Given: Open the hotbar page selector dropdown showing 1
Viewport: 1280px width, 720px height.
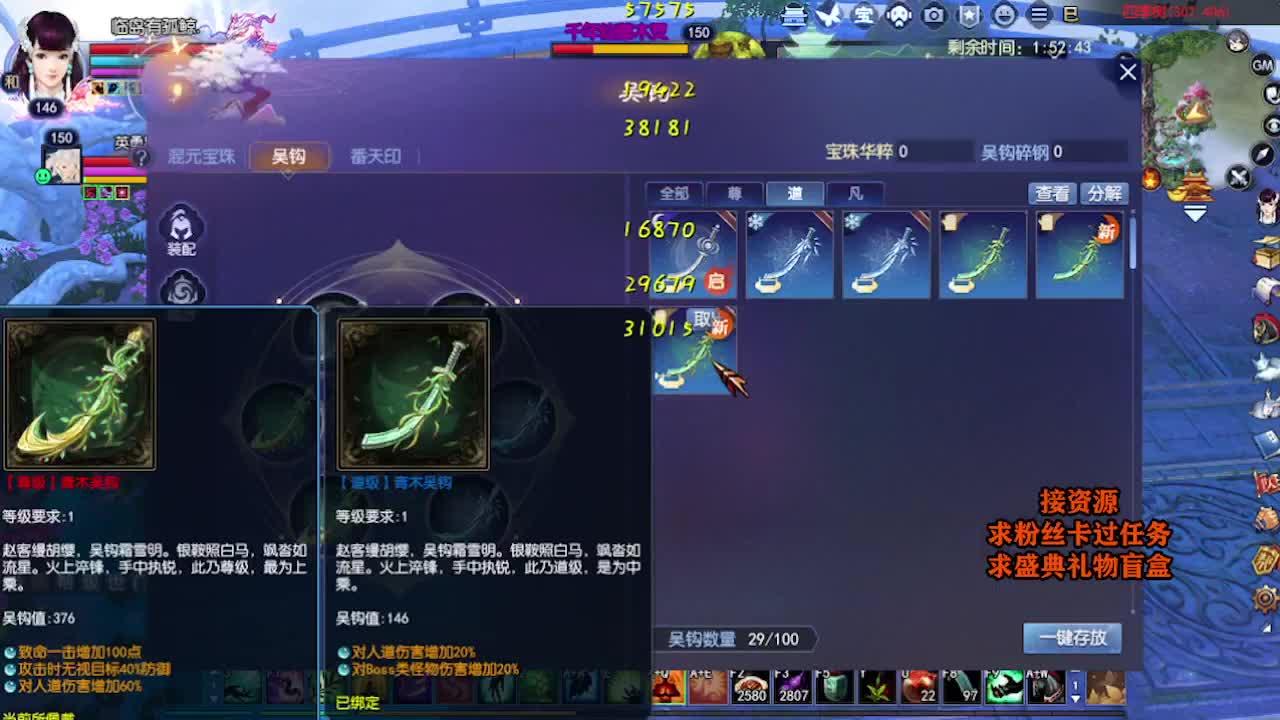Looking at the screenshot, I should [x=1076, y=690].
